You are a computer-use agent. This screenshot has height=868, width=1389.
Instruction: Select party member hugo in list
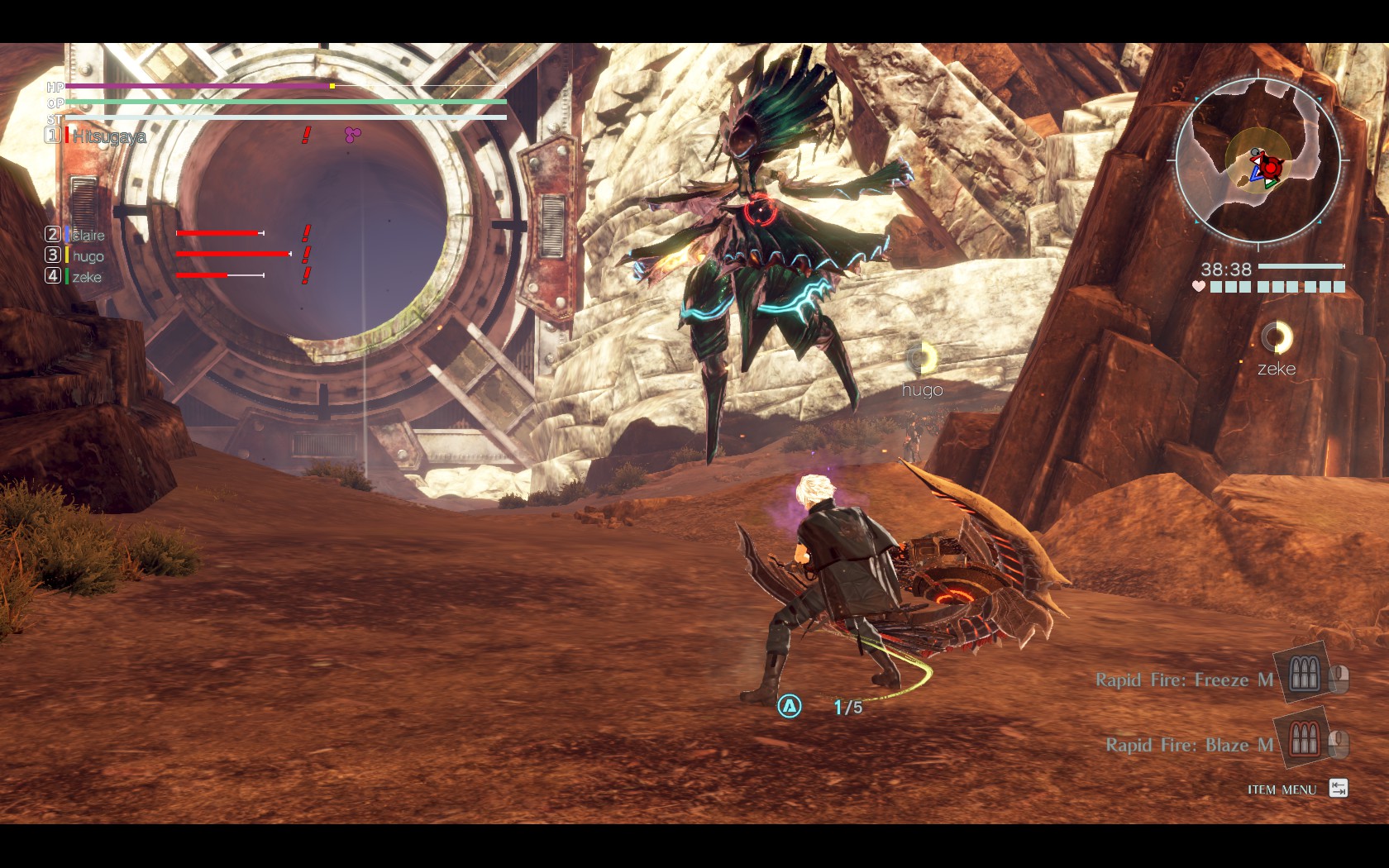click(x=88, y=256)
